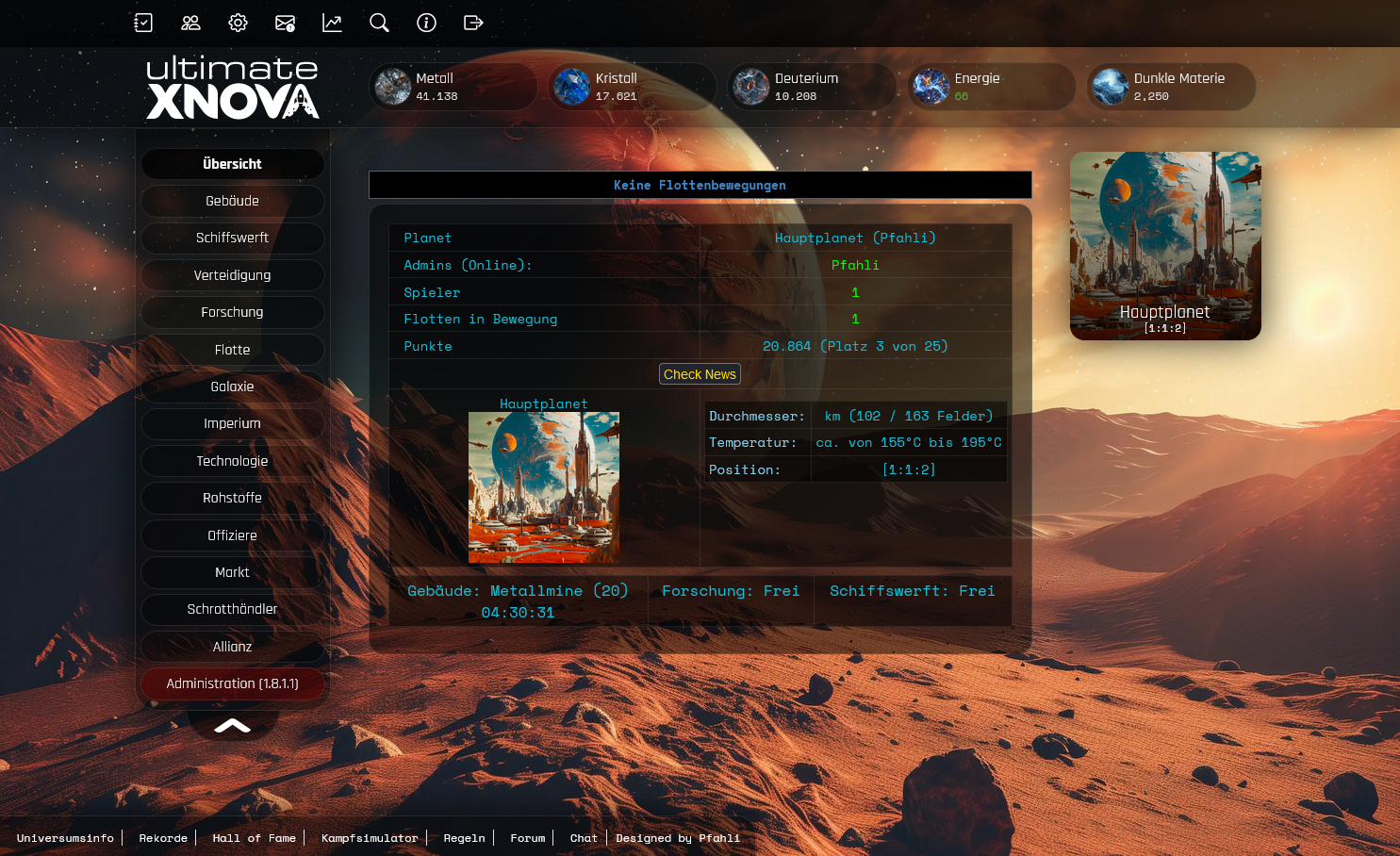Open the statistics chart icon
The image size is (1400, 856).
332,23
